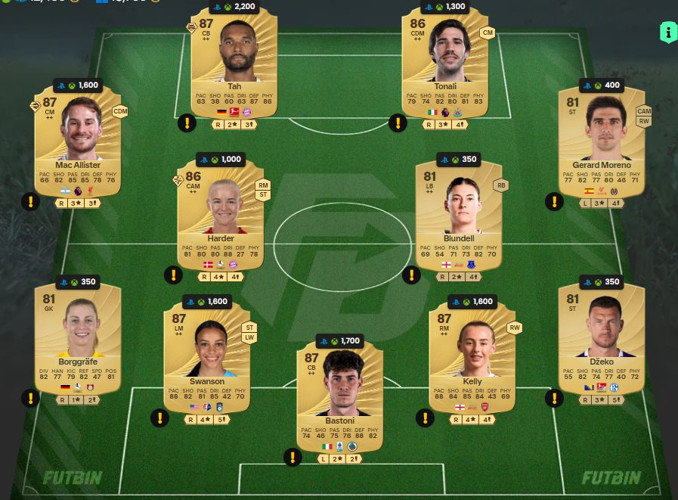Select the Džeko player card
This screenshot has width=678, height=500.
pos(602,342)
